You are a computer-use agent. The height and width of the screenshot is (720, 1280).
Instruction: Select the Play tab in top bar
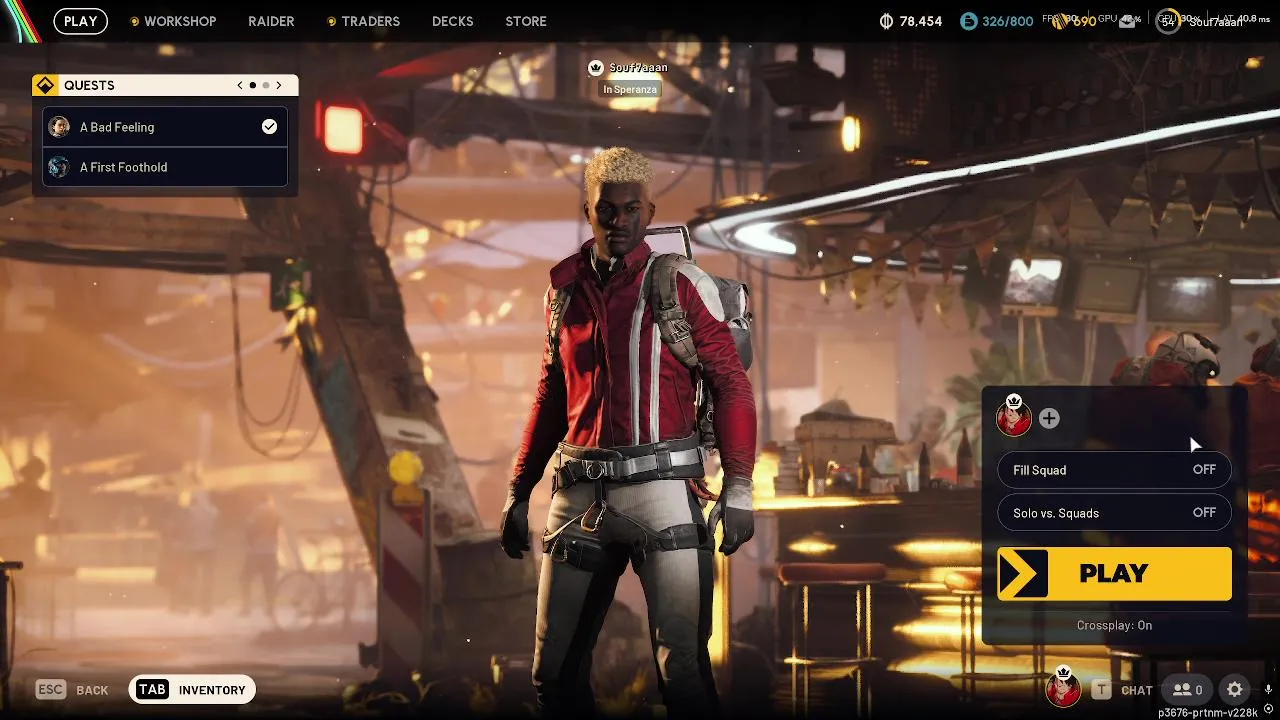pos(80,21)
